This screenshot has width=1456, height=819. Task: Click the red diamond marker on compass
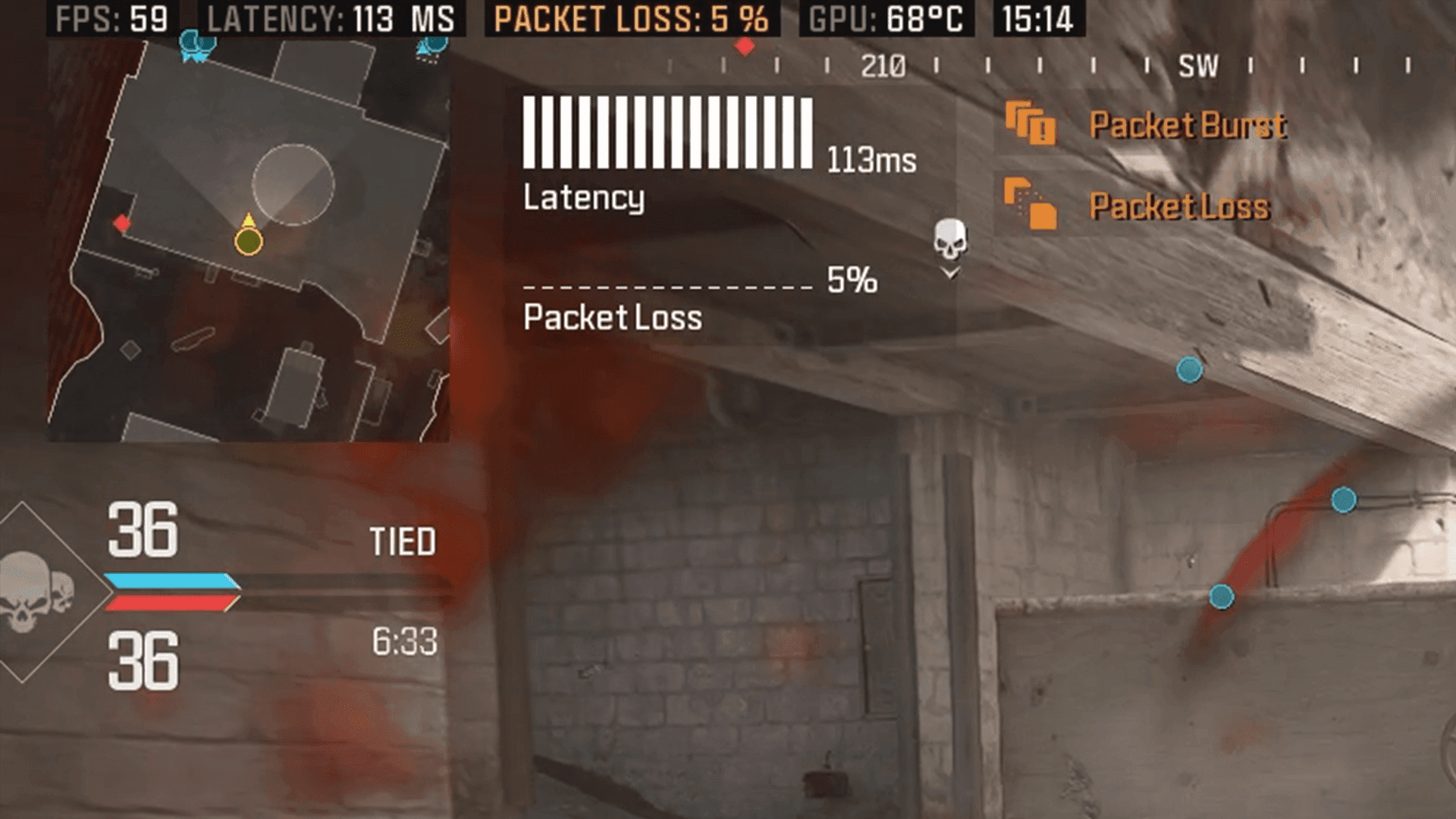[745, 45]
